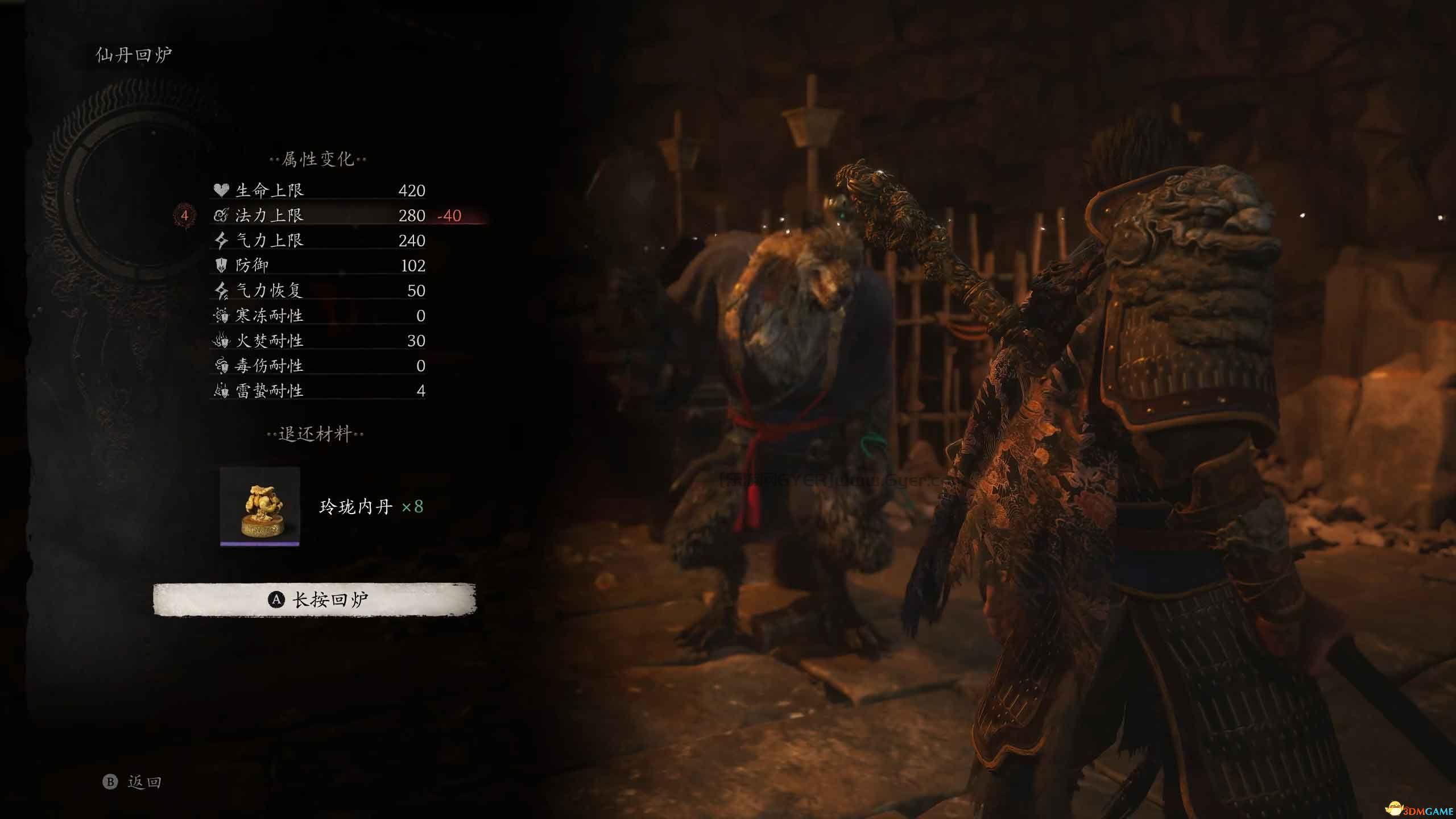Pick the 毒伤耐性 resistance row
The width and height of the screenshot is (1456, 819).
click(x=318, y=366)
